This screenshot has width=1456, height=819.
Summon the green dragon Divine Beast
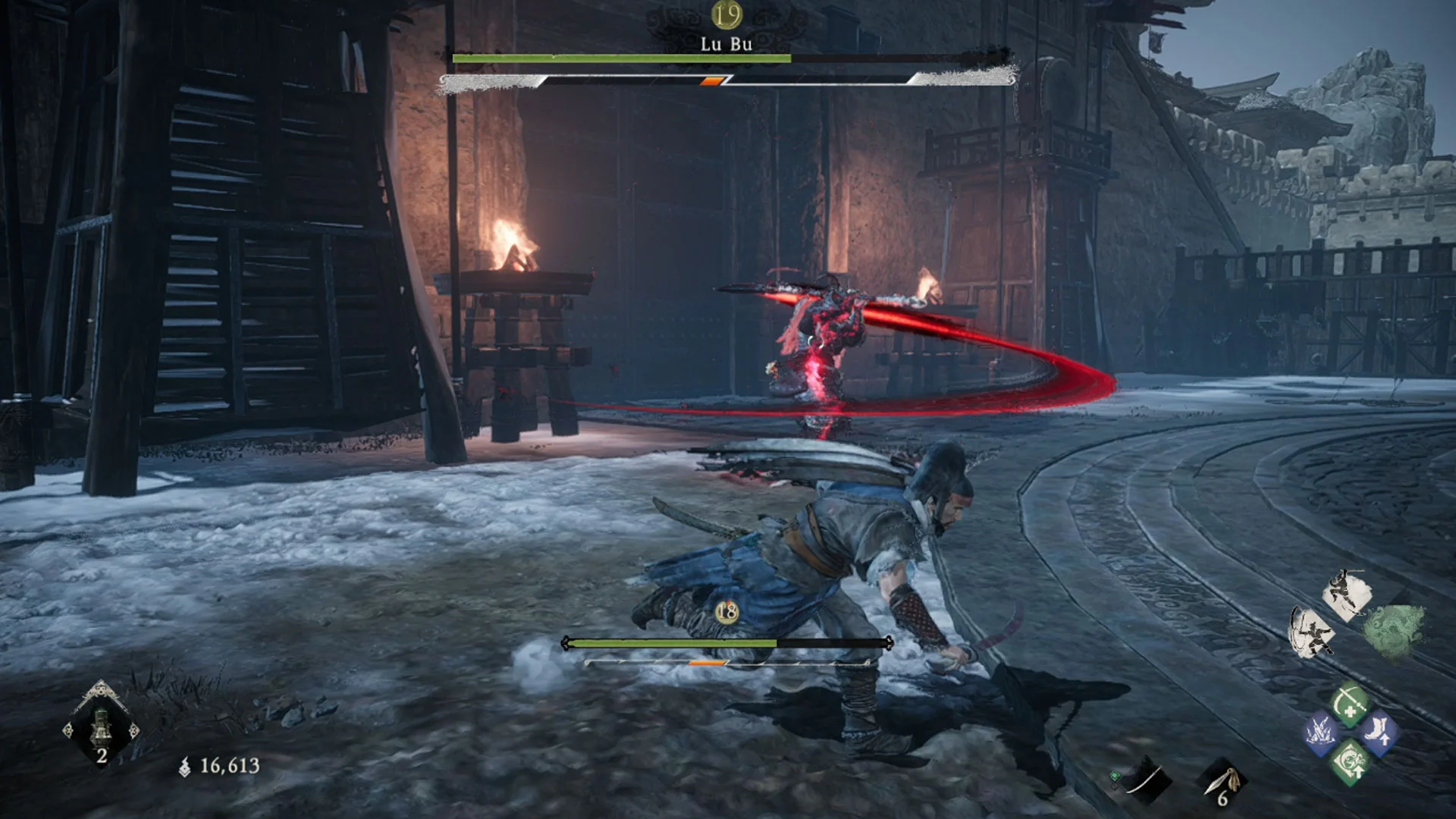(x=1394, y=630)
